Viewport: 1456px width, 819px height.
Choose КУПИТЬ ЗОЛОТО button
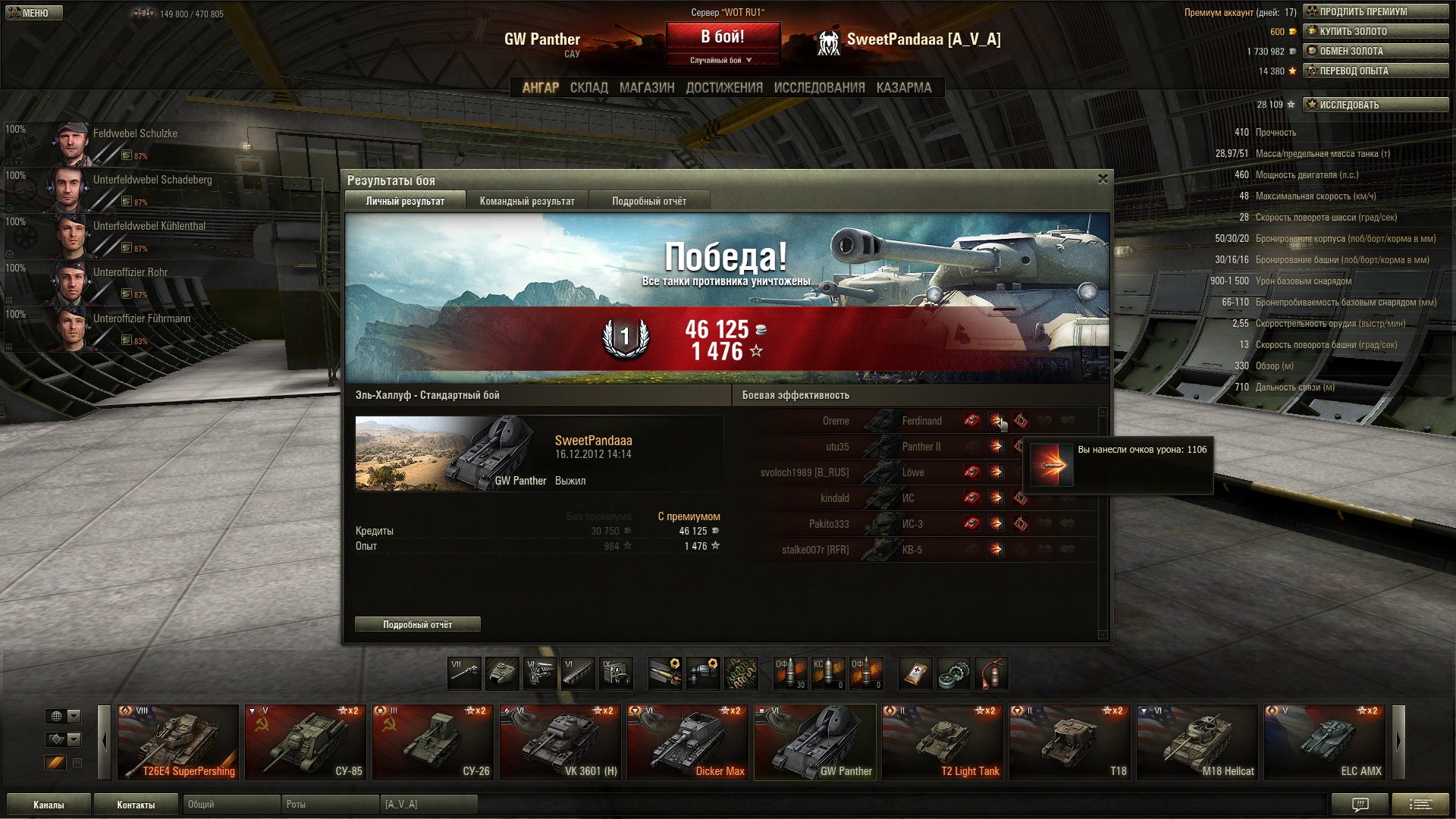point(1375,31)
